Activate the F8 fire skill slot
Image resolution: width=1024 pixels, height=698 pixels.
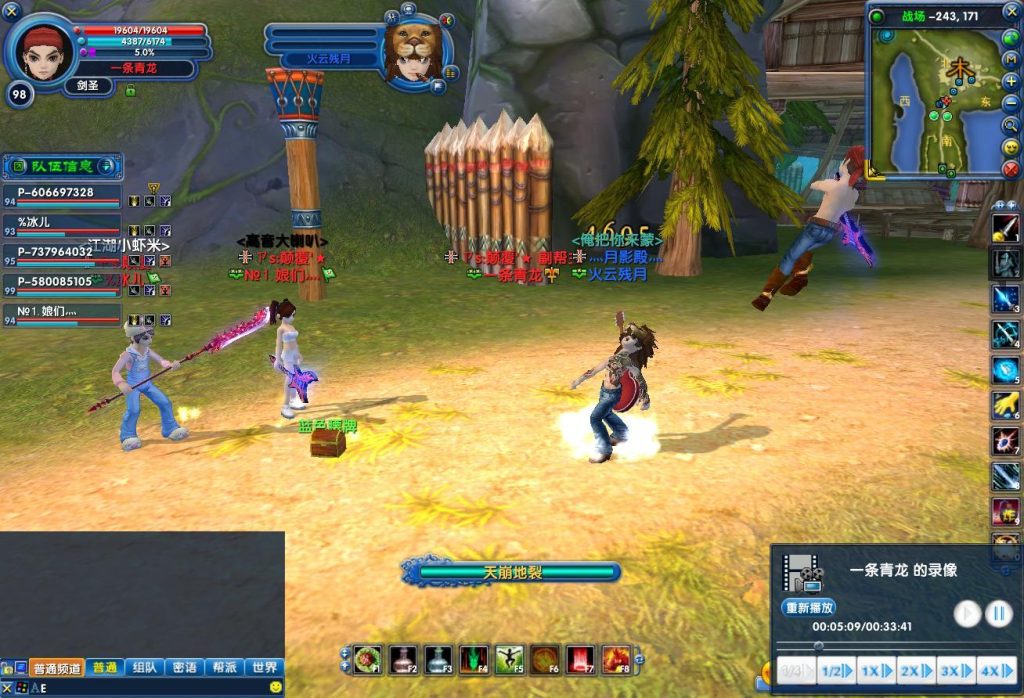(616, 659)
